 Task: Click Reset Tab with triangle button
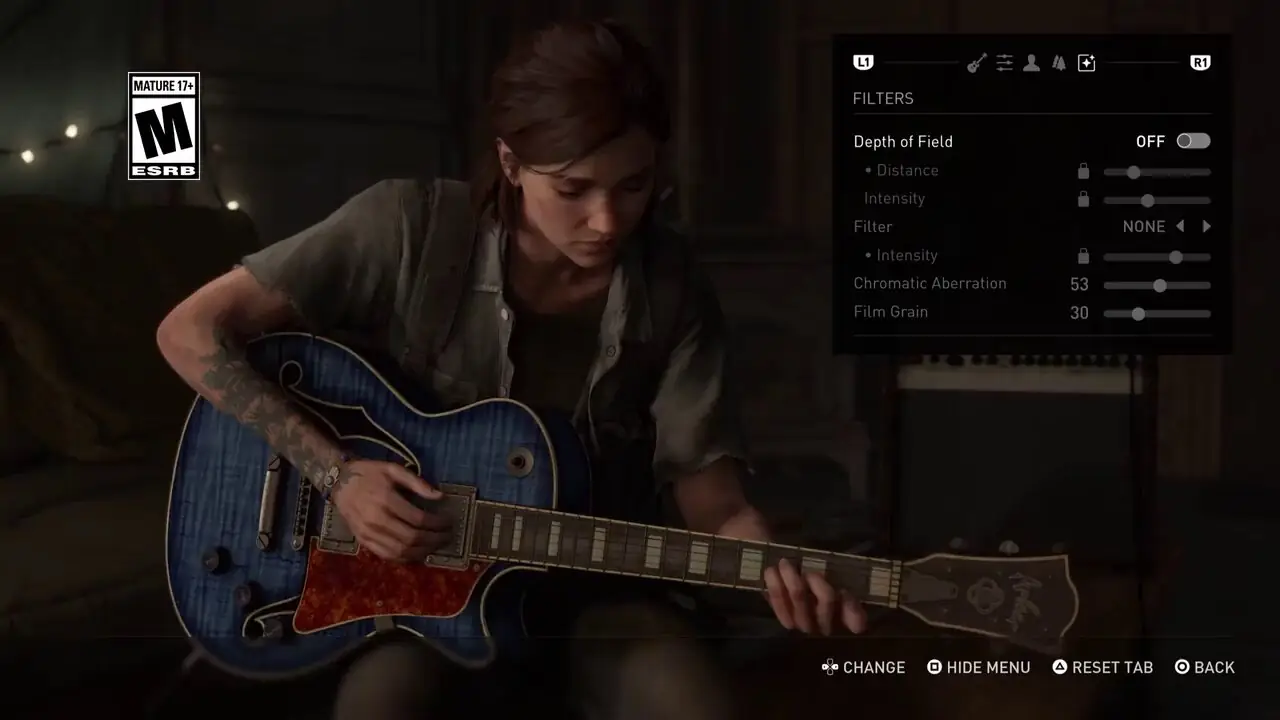(x=1102, y=667)
